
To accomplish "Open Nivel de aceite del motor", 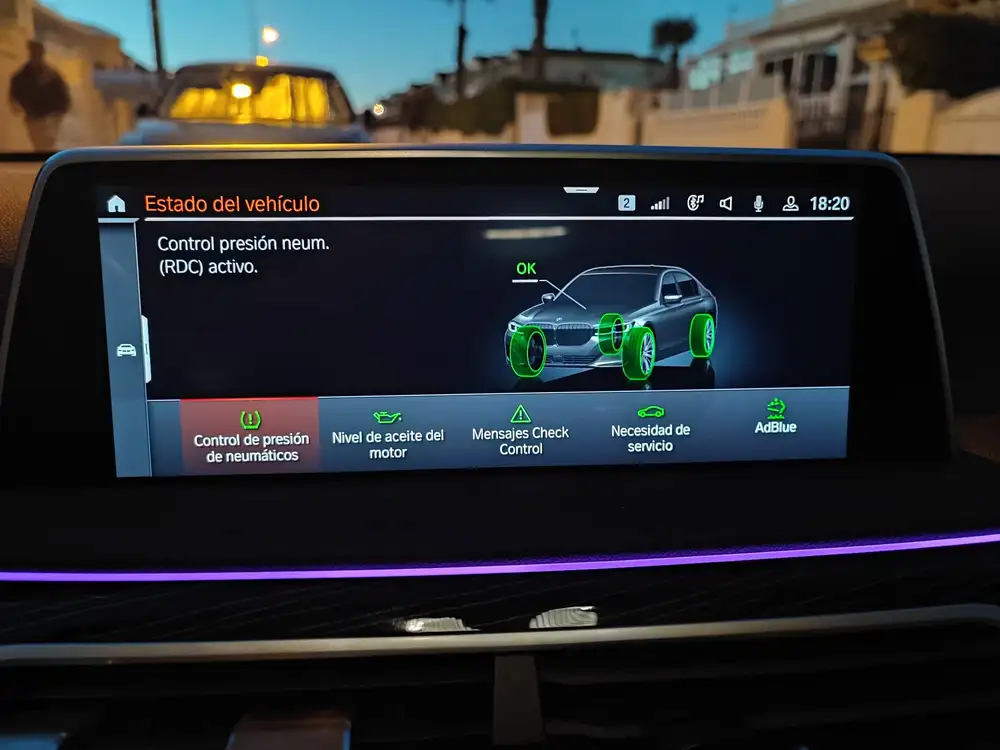I will 388,435.
